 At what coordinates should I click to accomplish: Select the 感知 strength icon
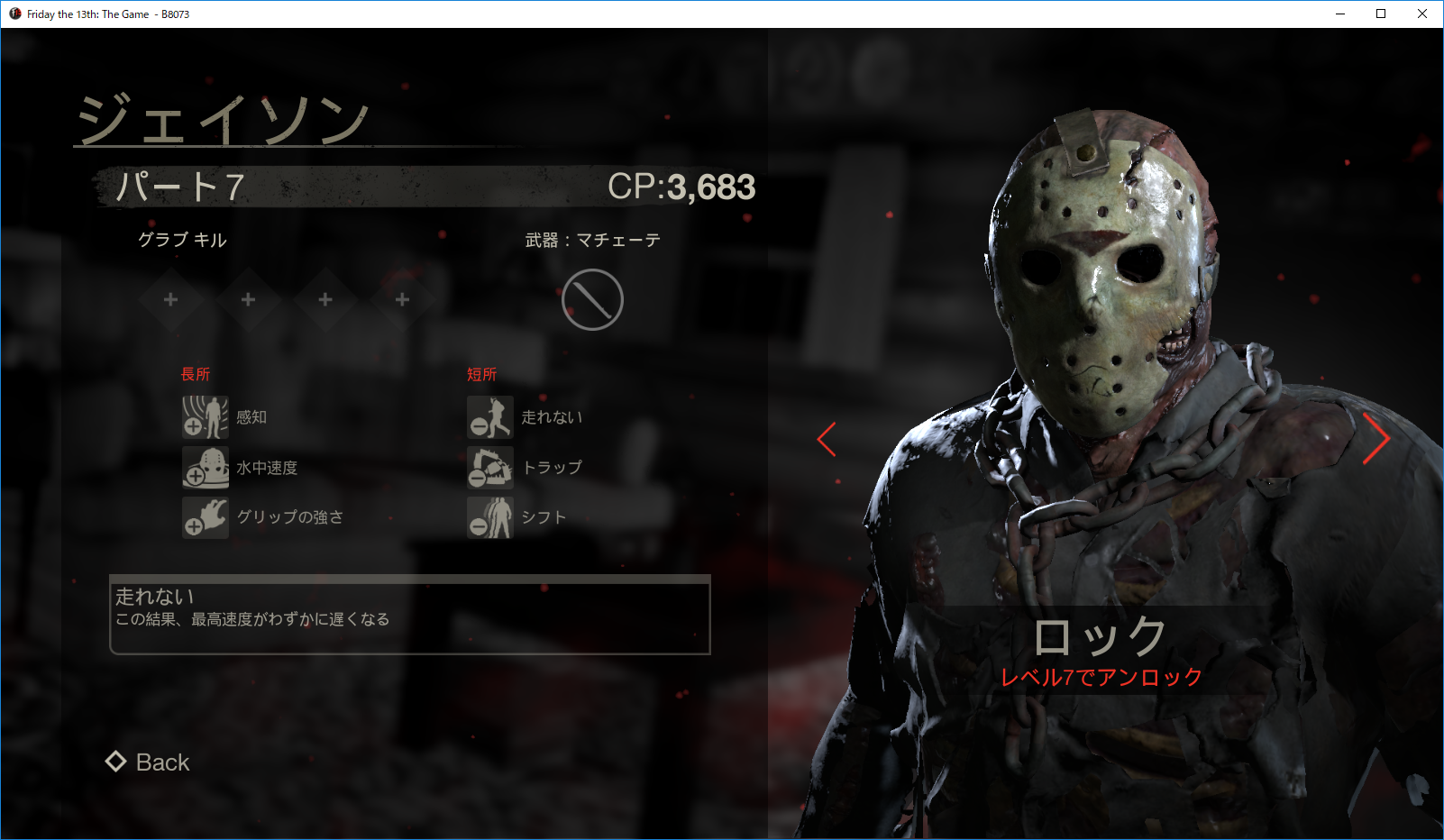(x=206, y=417)
